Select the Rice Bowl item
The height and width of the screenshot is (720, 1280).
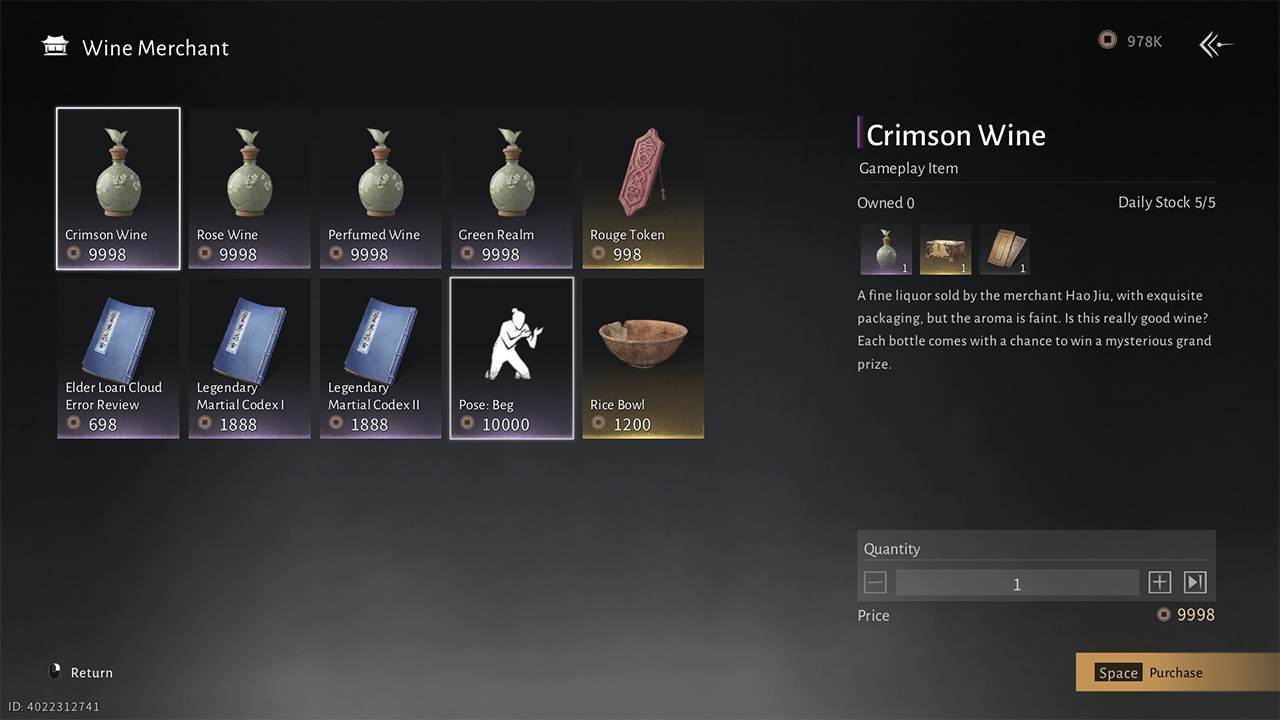point(643,358)
